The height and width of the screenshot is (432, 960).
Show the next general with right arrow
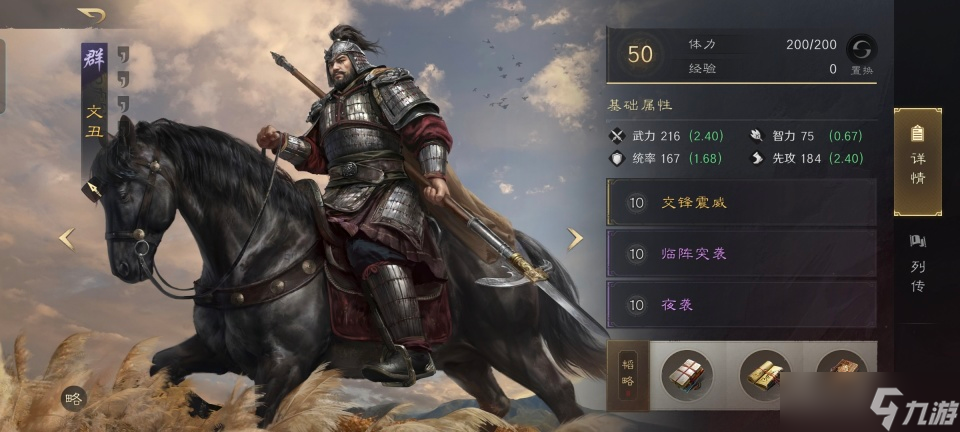click(x=575, y=238)
